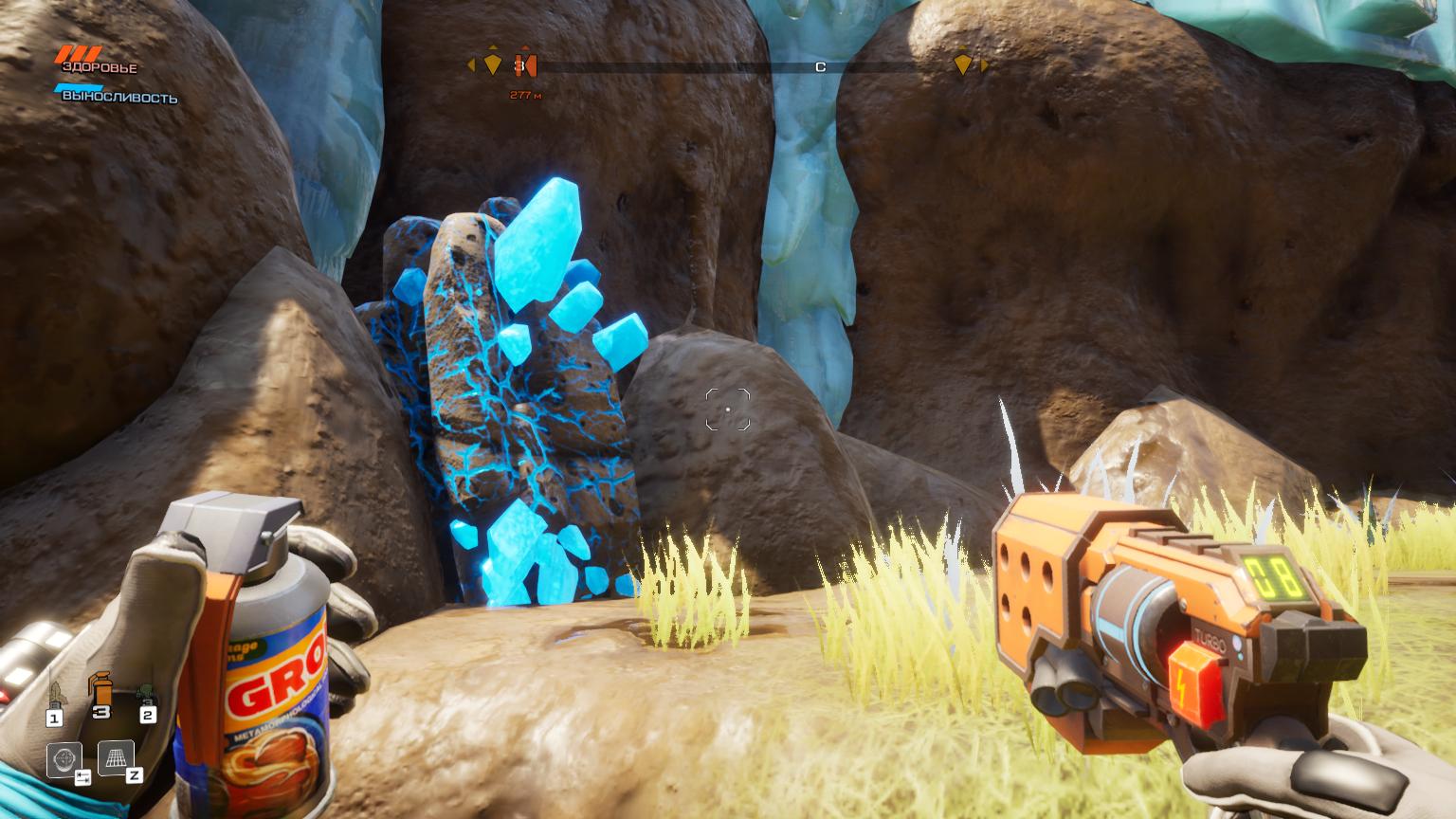Click the north letter on the compass bar
Image resolution: width=1456 pixels, height=819 pixels.
[821, 66]
